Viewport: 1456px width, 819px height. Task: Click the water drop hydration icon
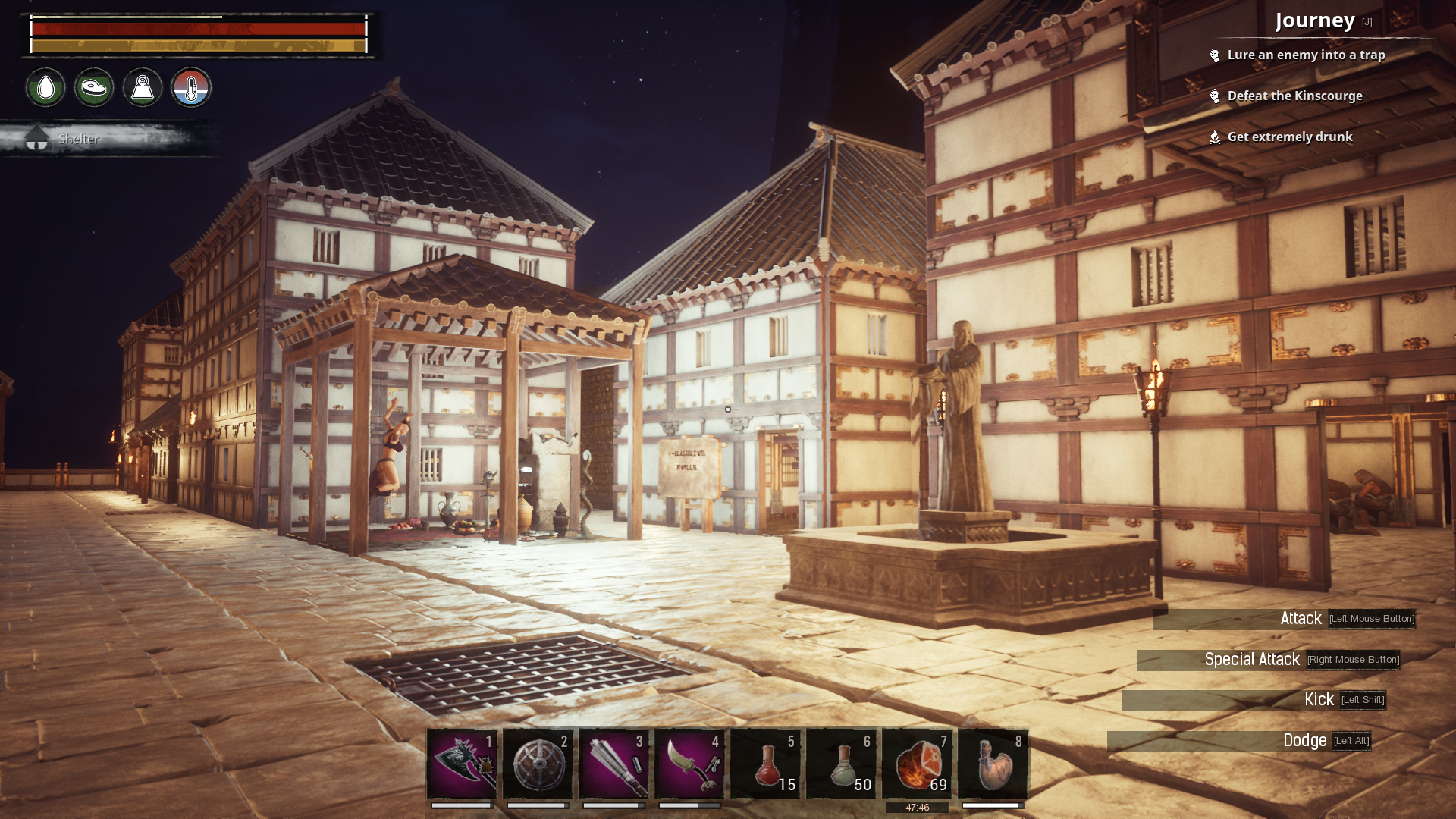44,88
